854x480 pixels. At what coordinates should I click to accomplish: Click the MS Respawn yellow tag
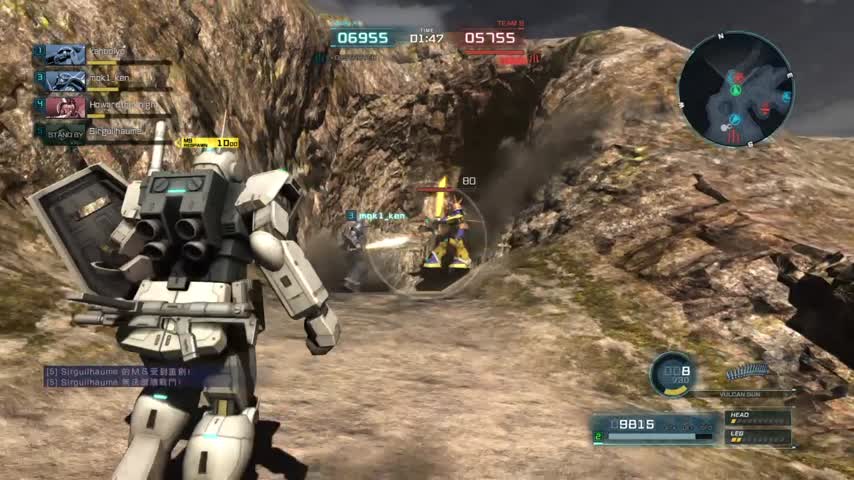click(208, 143)
